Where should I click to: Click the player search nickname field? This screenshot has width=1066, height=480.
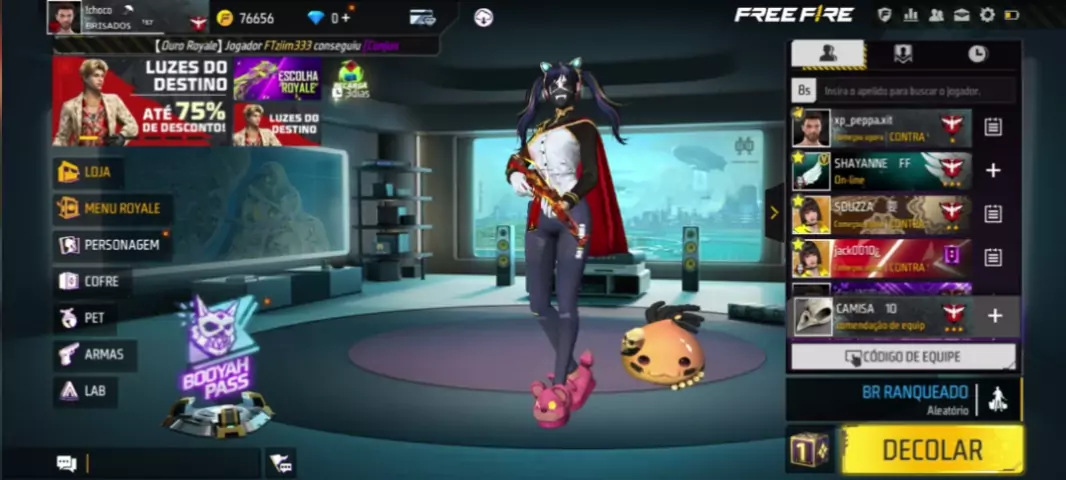coord(915,91)
